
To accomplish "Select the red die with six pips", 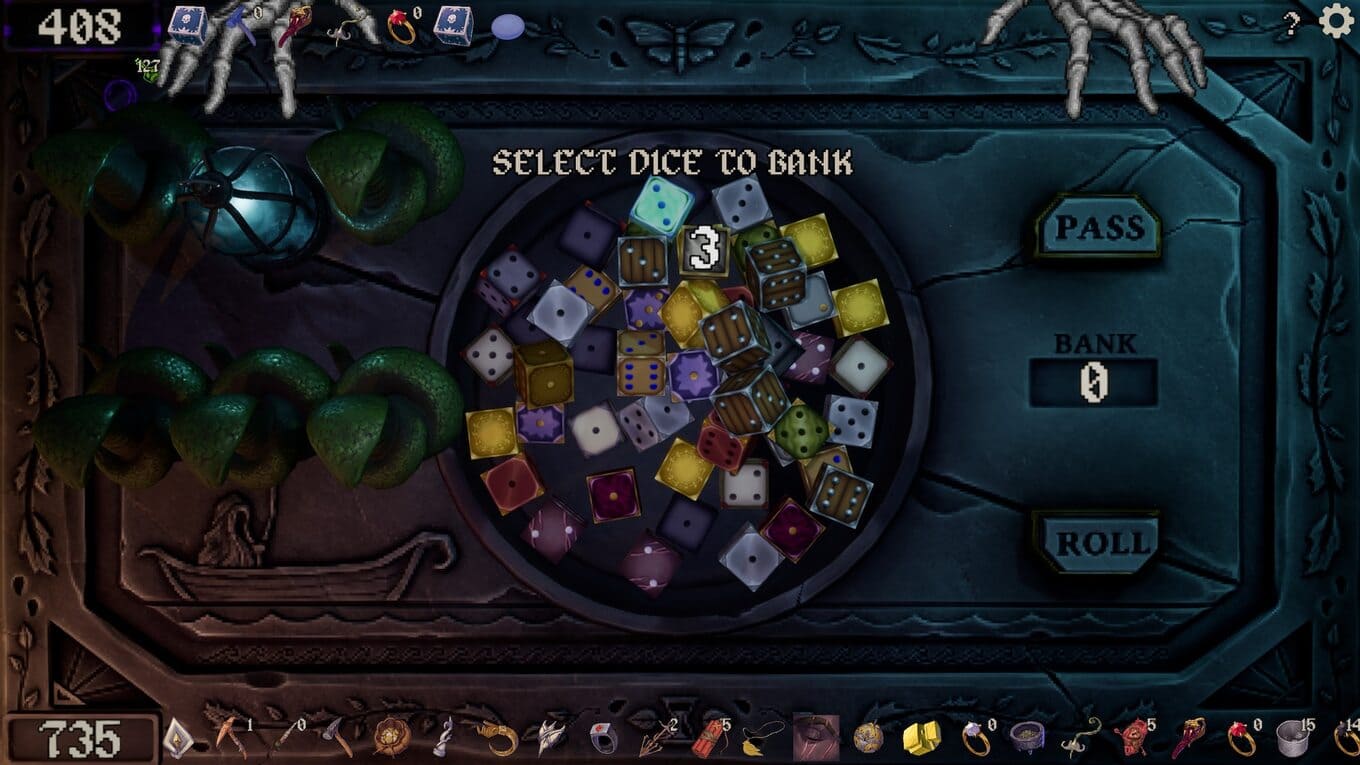I will point(722,445).
